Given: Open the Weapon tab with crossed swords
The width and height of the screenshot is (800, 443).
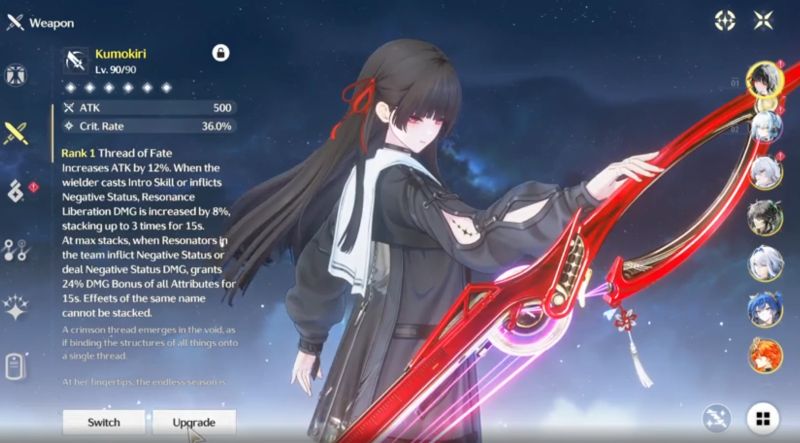Looking at the screenshot, I should point(16,131).
